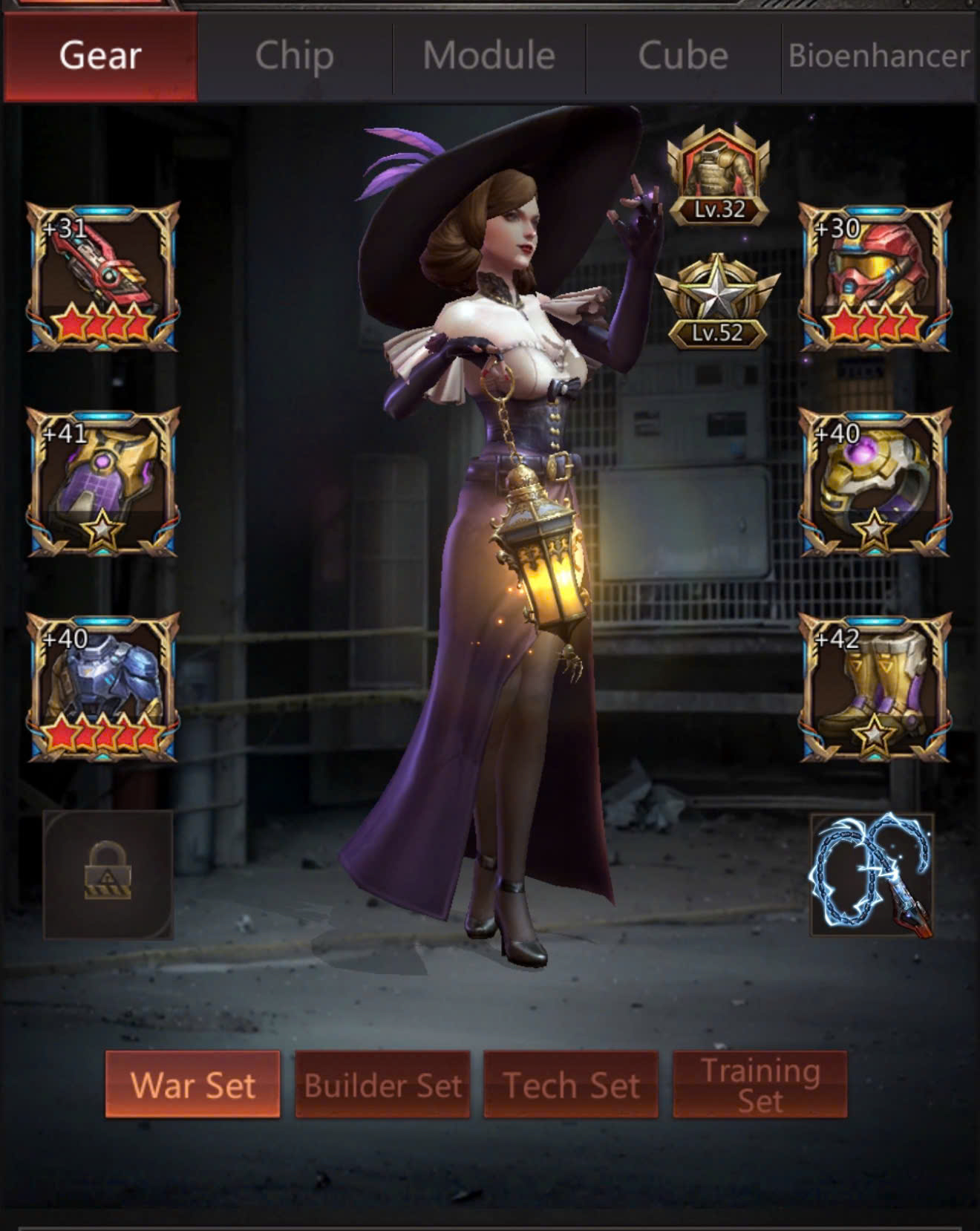Viewport: 980px width, 1231px height.
Task: Select the +30 red helmet slot
Action: click(x=875, y=277)
